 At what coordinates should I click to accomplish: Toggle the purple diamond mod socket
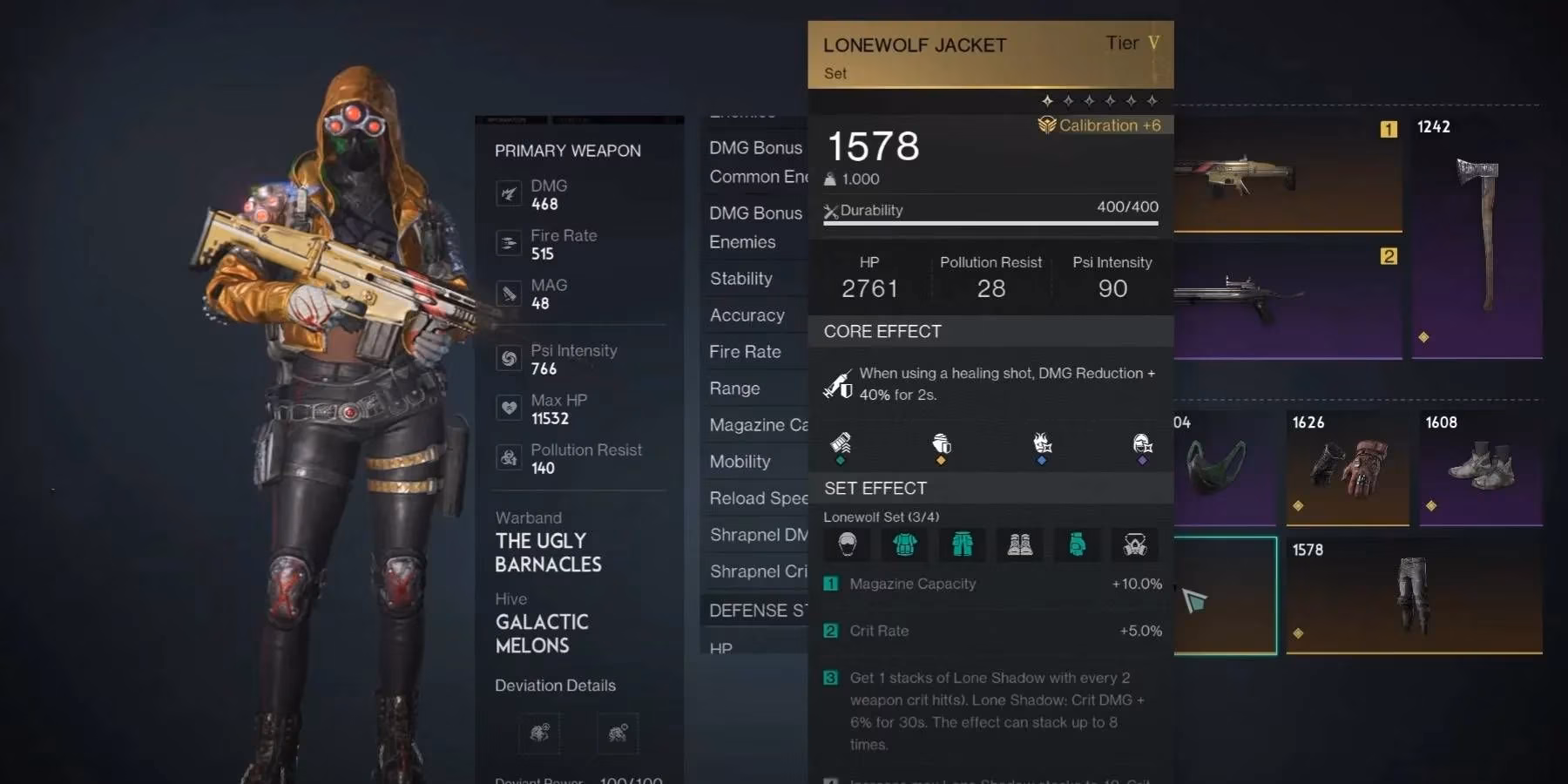(x=1142, y=461)
